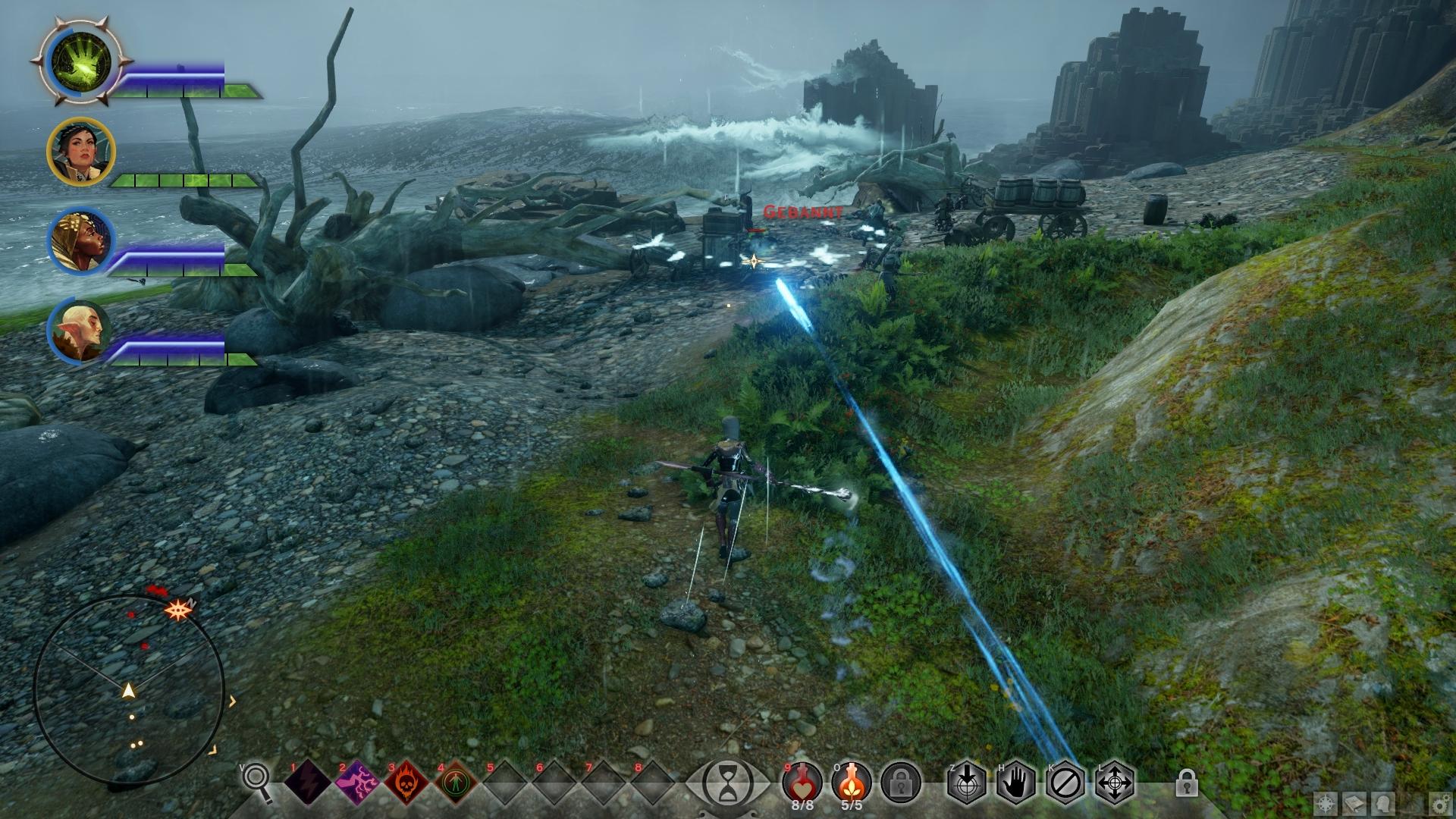1456x819 pixels.
Task: Activate the flaming skull ability
Action: click(406, 783)
